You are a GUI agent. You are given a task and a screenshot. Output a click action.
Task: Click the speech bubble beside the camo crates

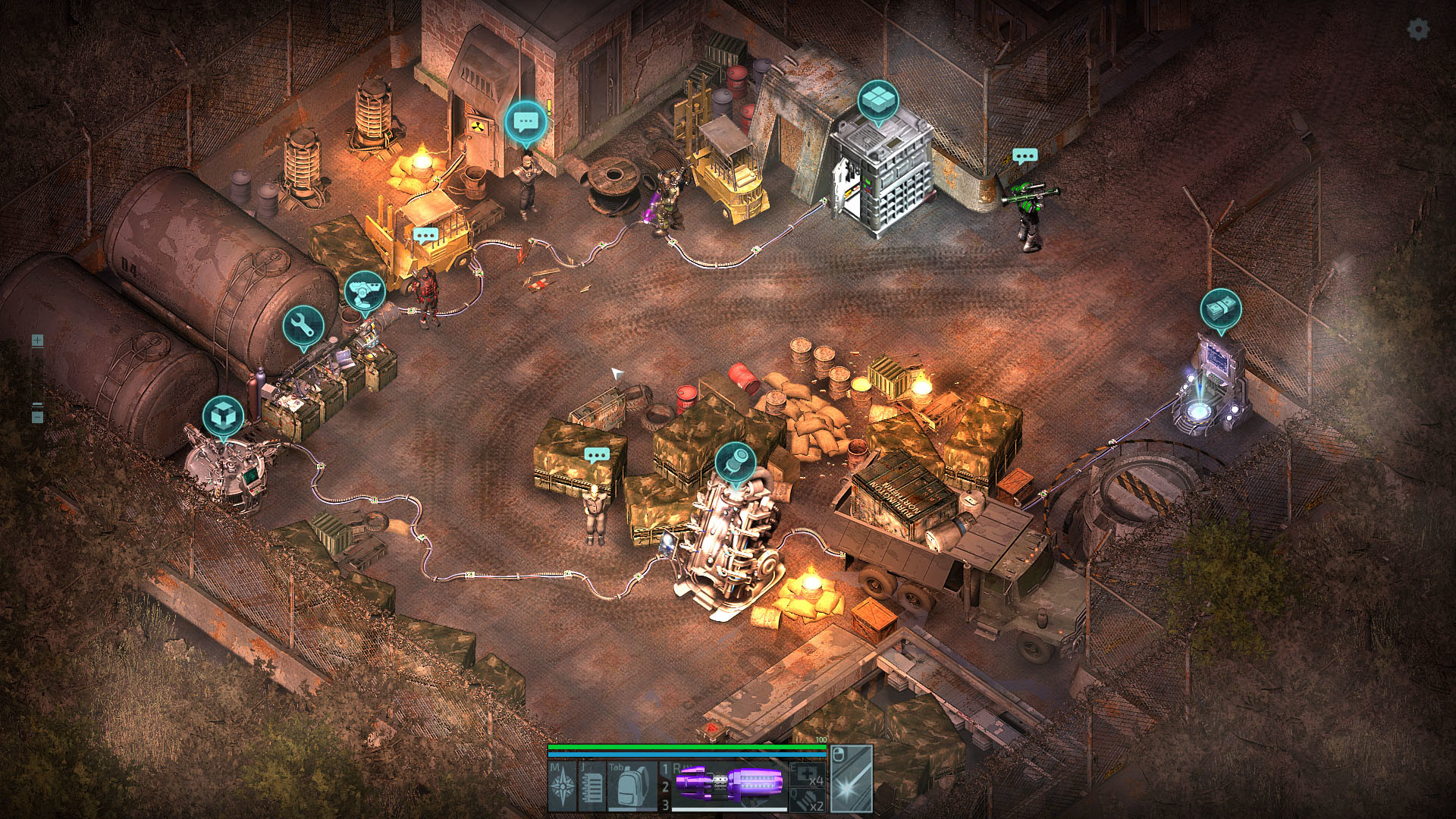pos(596,455)
